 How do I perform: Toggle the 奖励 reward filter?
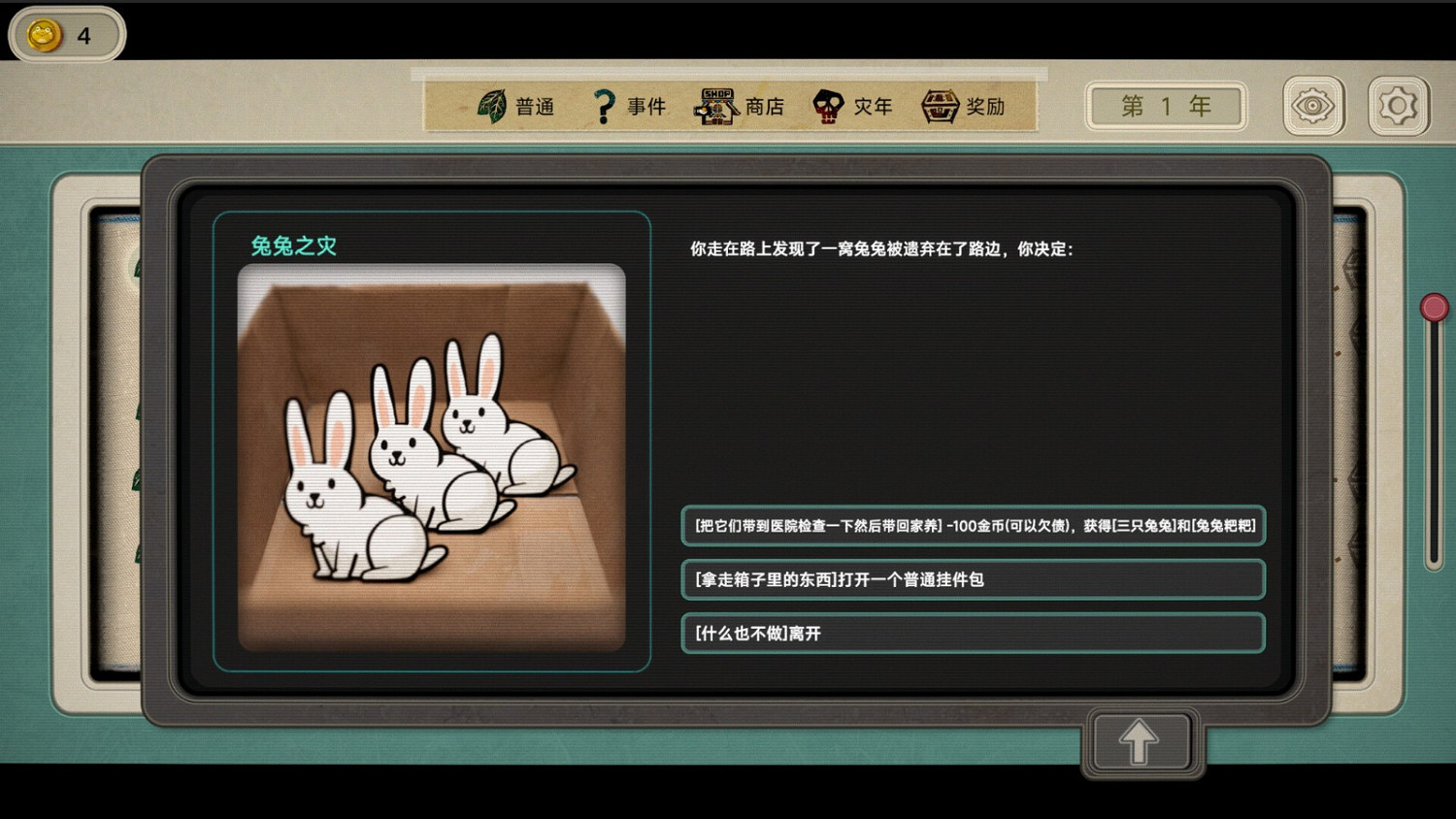pos(965,105)
